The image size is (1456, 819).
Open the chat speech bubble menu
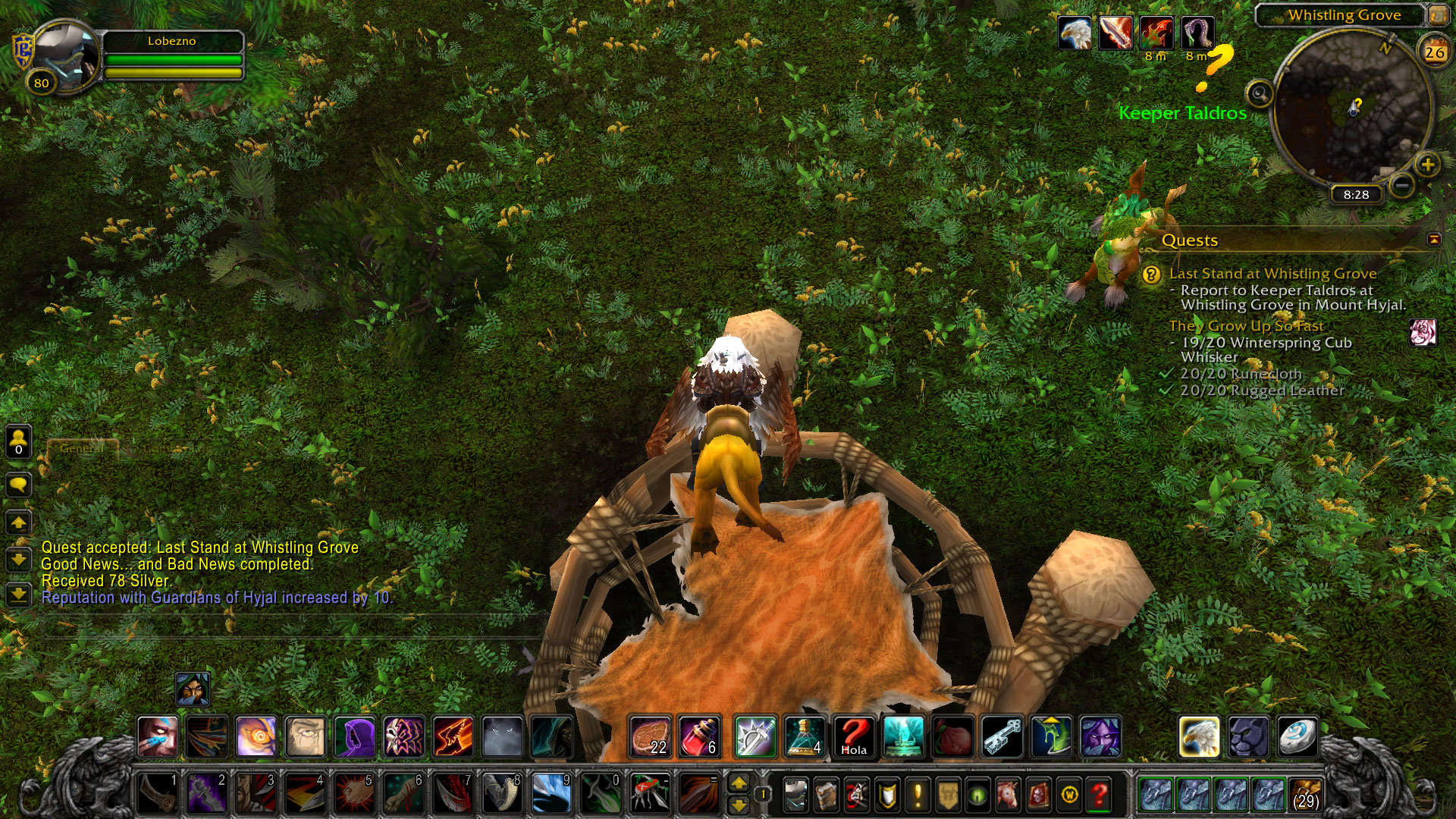click(x=19, y=485)
